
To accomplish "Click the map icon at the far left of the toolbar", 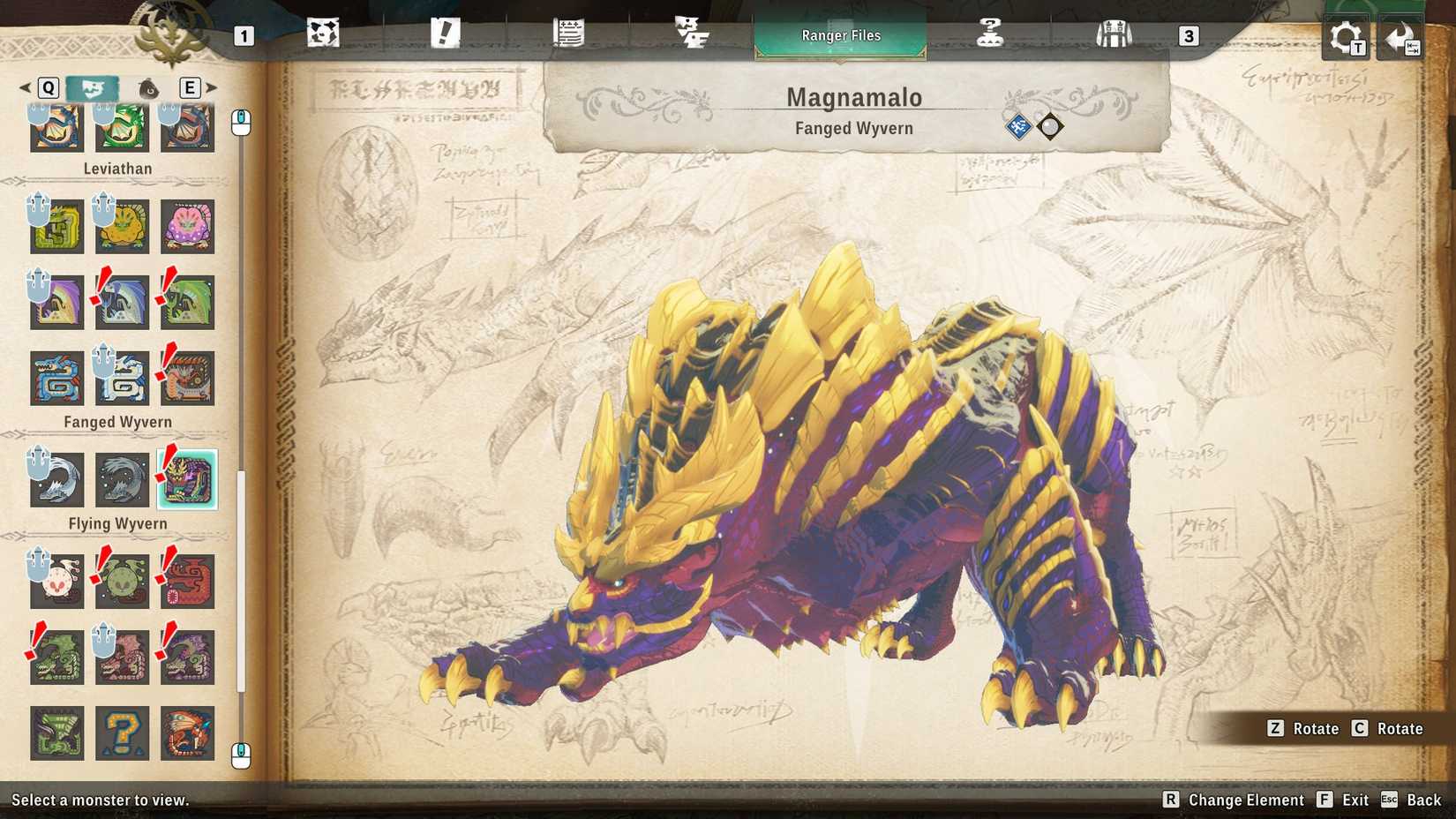I will (x=324, y=31).
